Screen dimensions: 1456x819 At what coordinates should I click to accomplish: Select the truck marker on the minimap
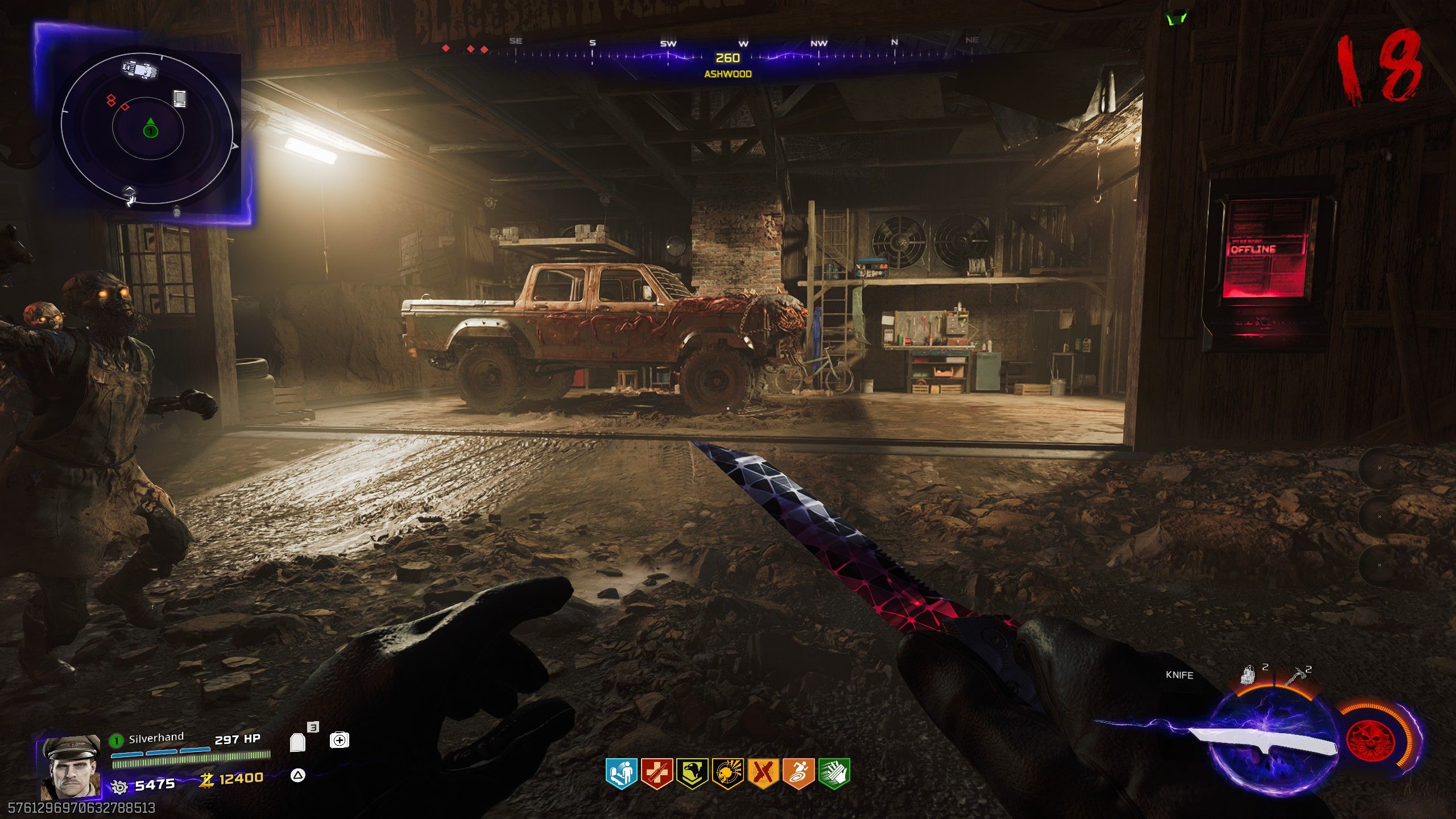(x=140, y=70)
